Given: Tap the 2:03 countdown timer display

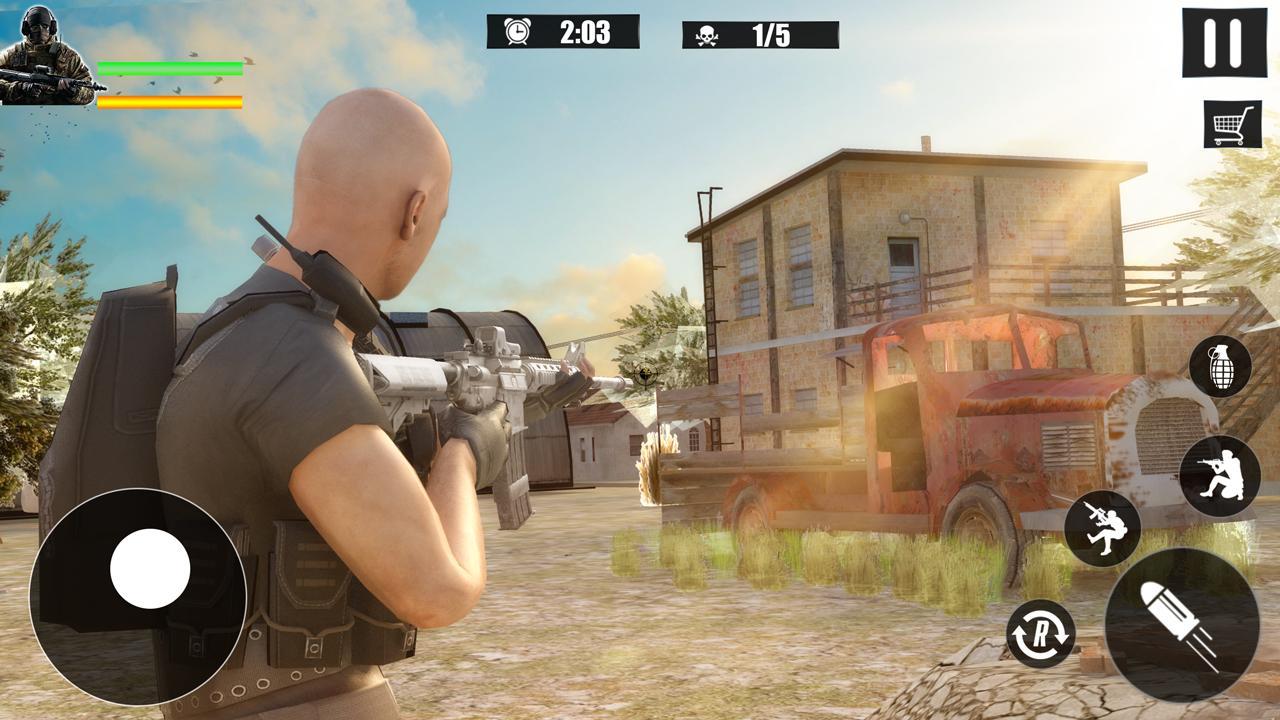Looking at the screenshot, I should click(x=585, y=30).
